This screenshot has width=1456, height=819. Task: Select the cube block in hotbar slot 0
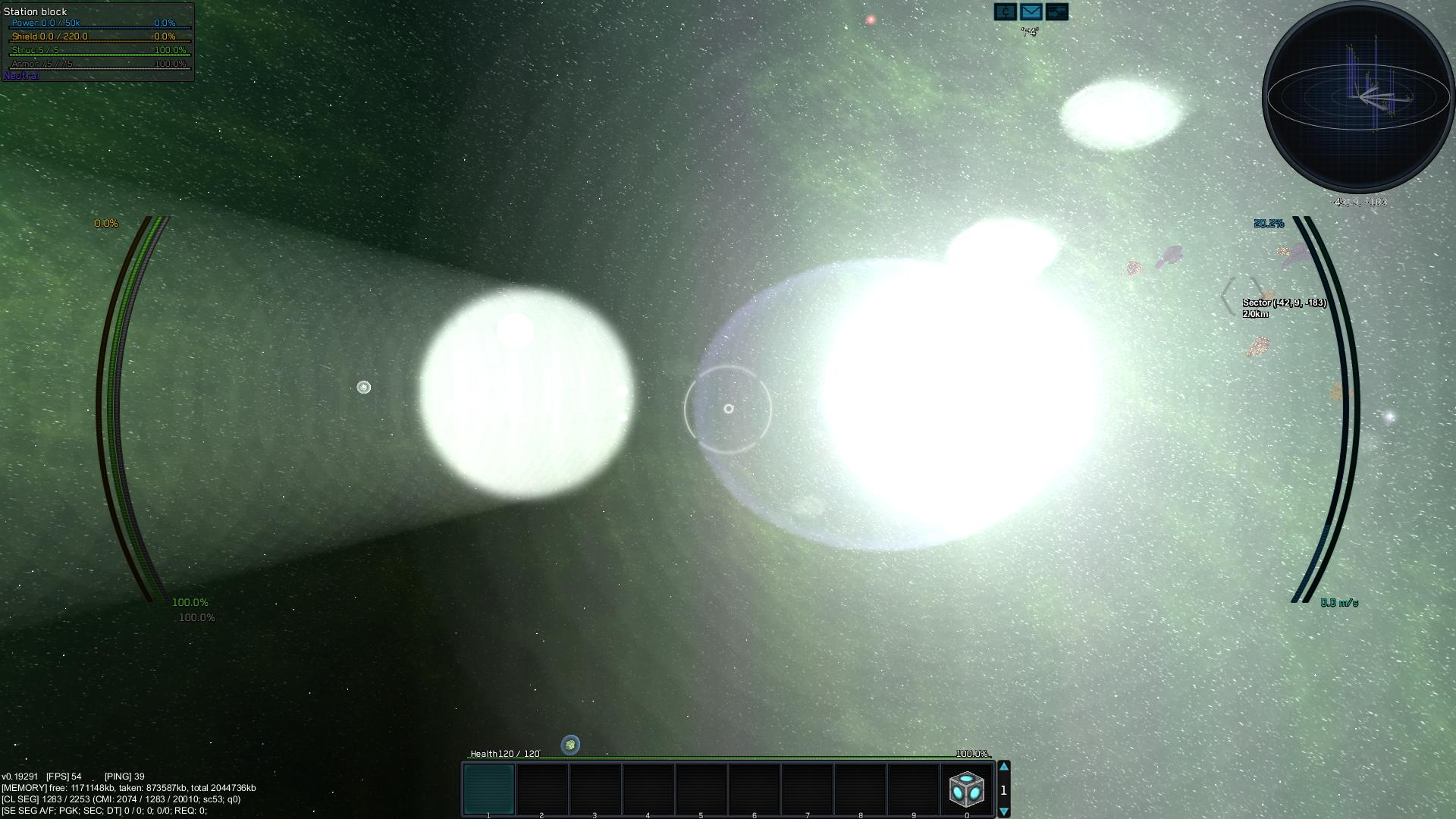(966, 789)
